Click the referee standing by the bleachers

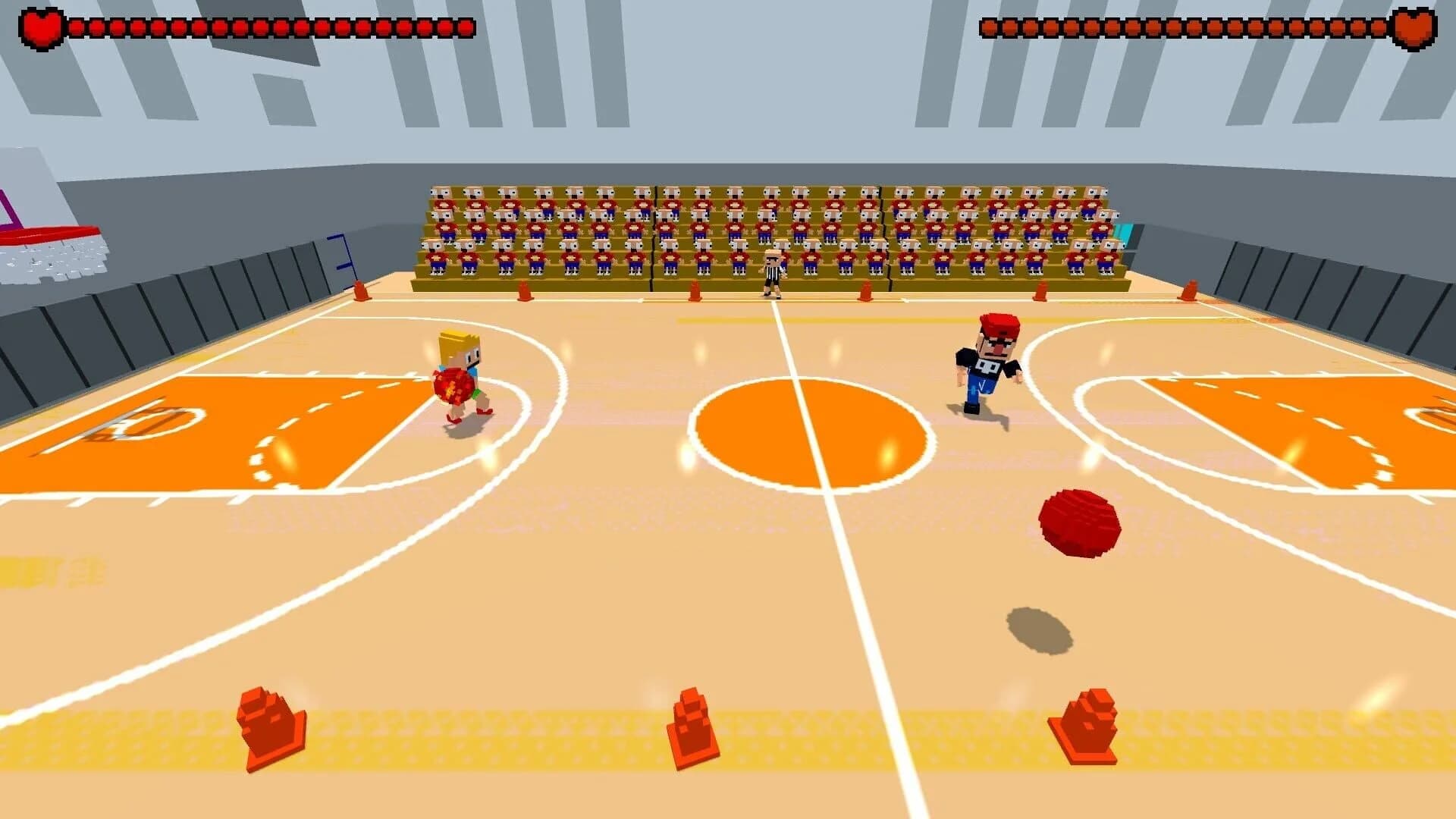click(x=773, y=269)
